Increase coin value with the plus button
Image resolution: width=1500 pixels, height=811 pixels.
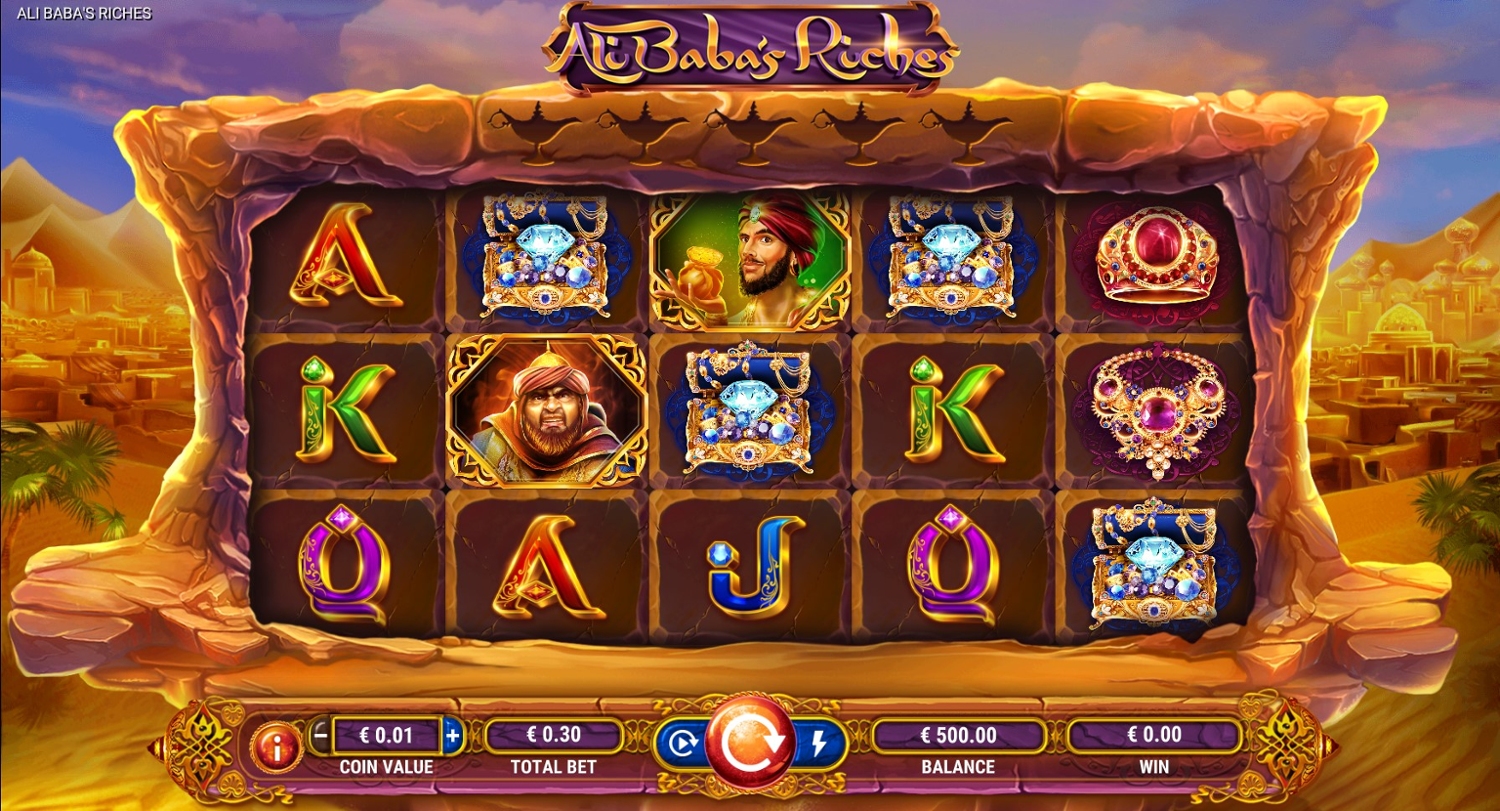click(452, 736)
